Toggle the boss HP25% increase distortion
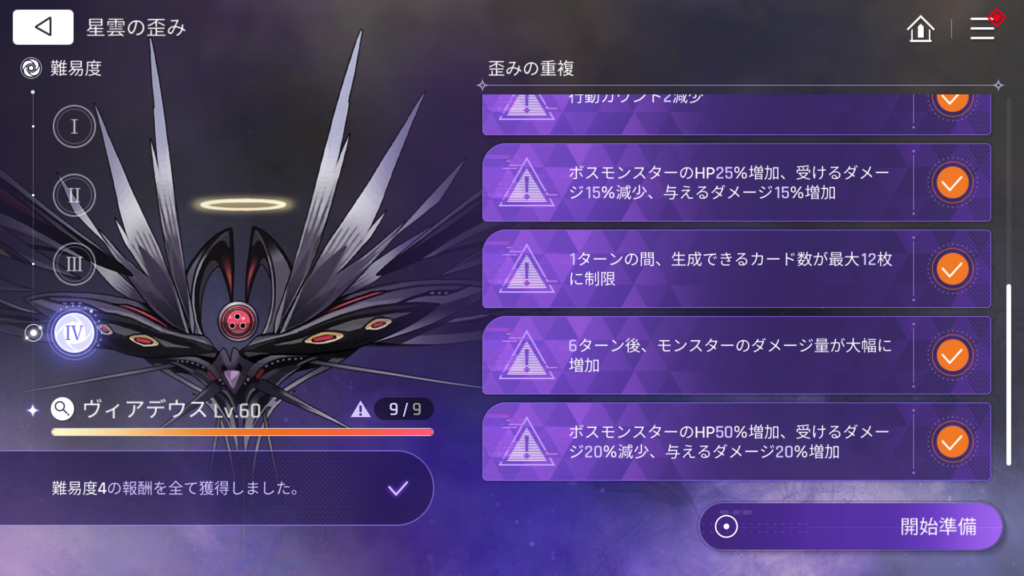Viewport: 1024px width, 576px height. (x=951, y=182)
